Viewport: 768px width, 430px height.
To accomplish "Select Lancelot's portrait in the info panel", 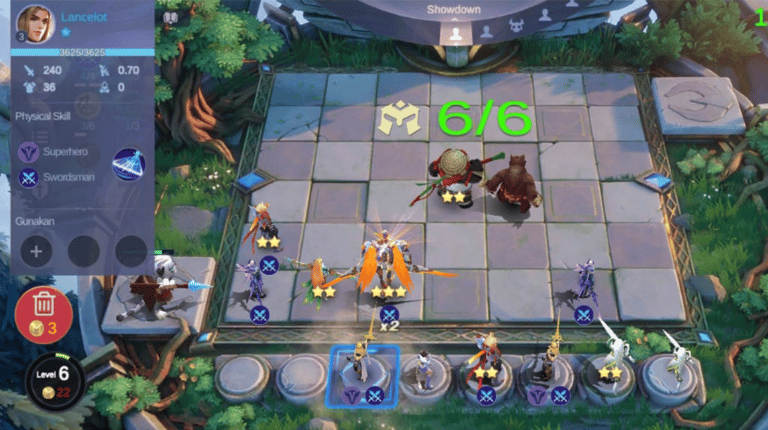I will [x=34, y=24].
